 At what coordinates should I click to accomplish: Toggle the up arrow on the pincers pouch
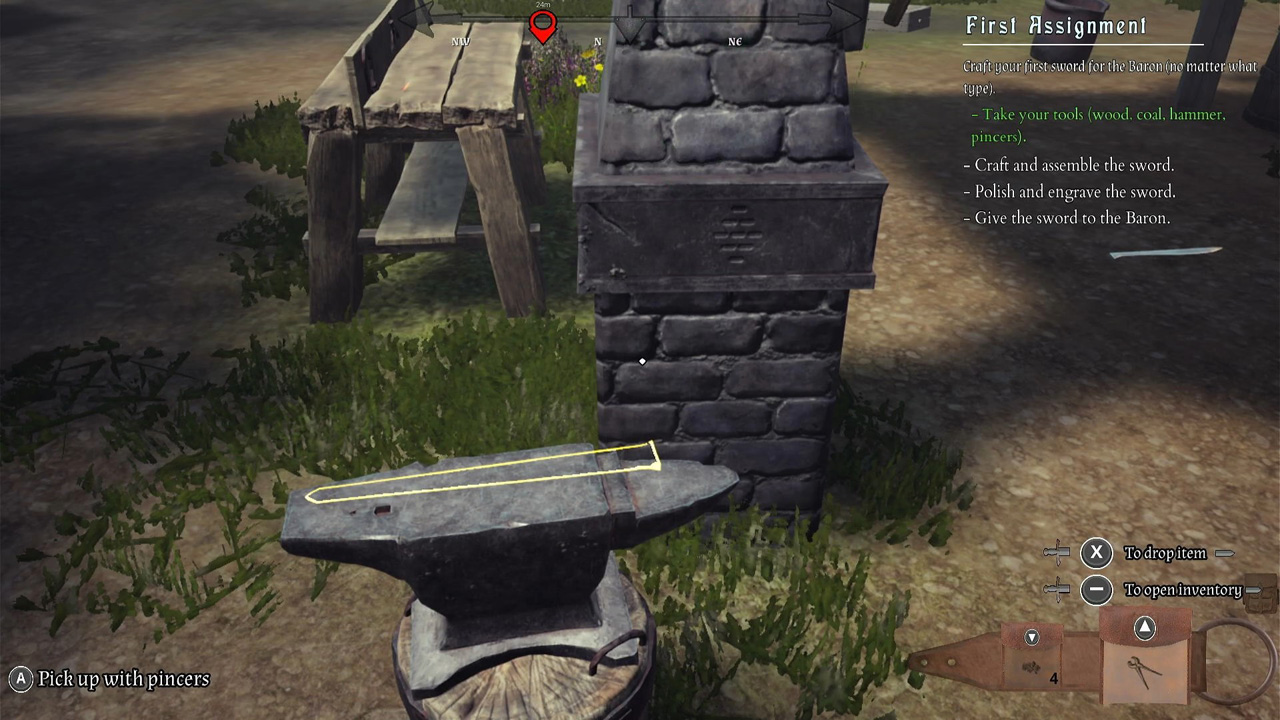1145,628
